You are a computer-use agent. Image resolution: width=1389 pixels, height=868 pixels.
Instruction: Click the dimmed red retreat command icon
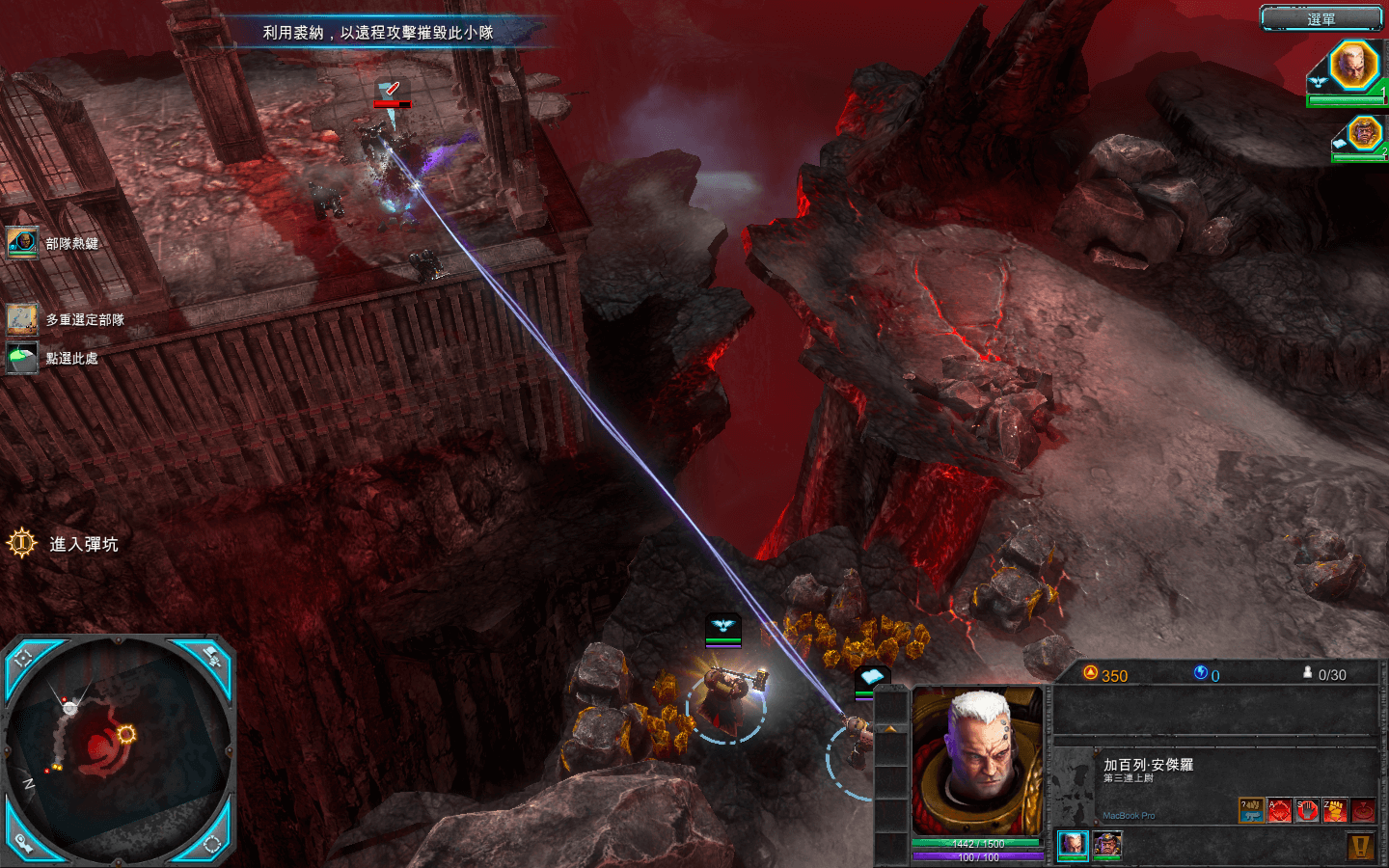tap(1363, 810)
